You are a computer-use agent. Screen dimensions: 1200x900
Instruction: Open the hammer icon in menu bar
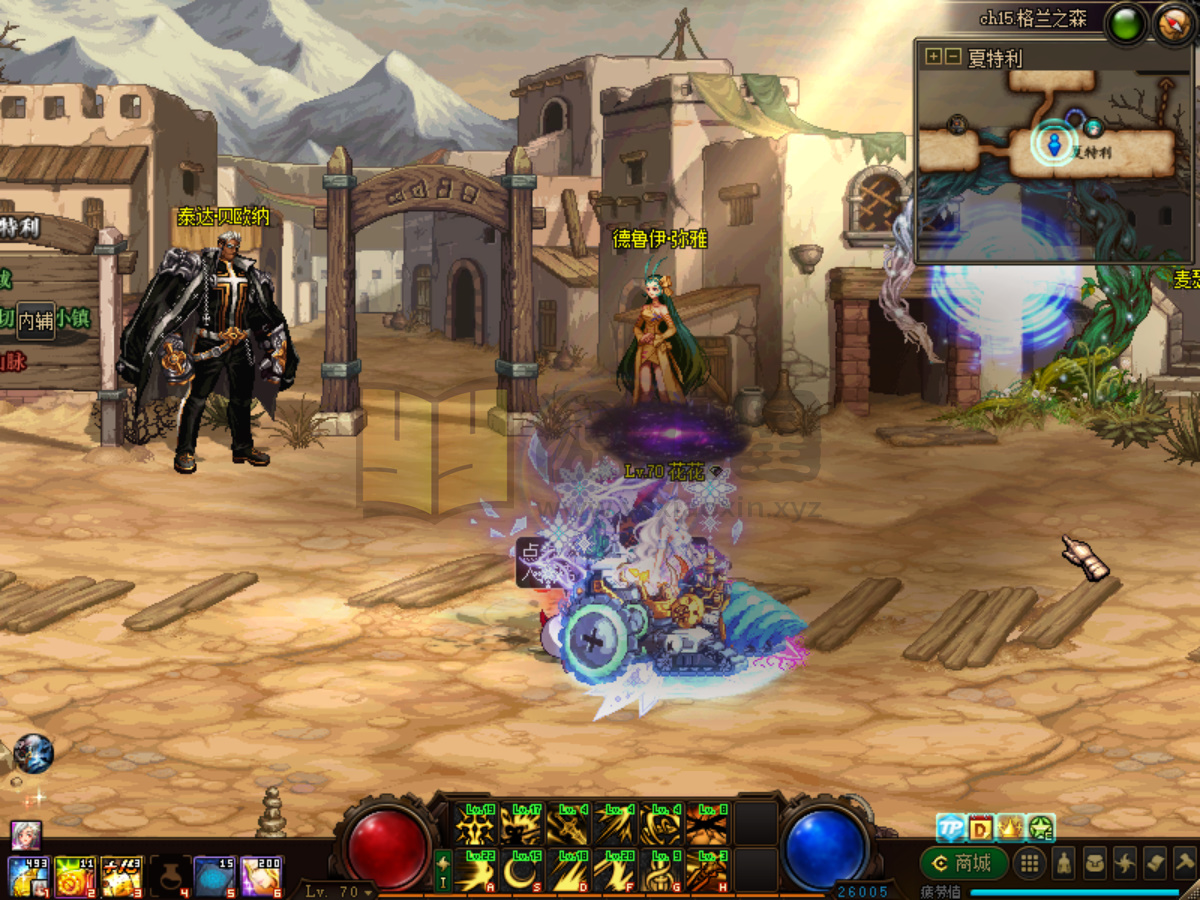[x=1184, y=862]
